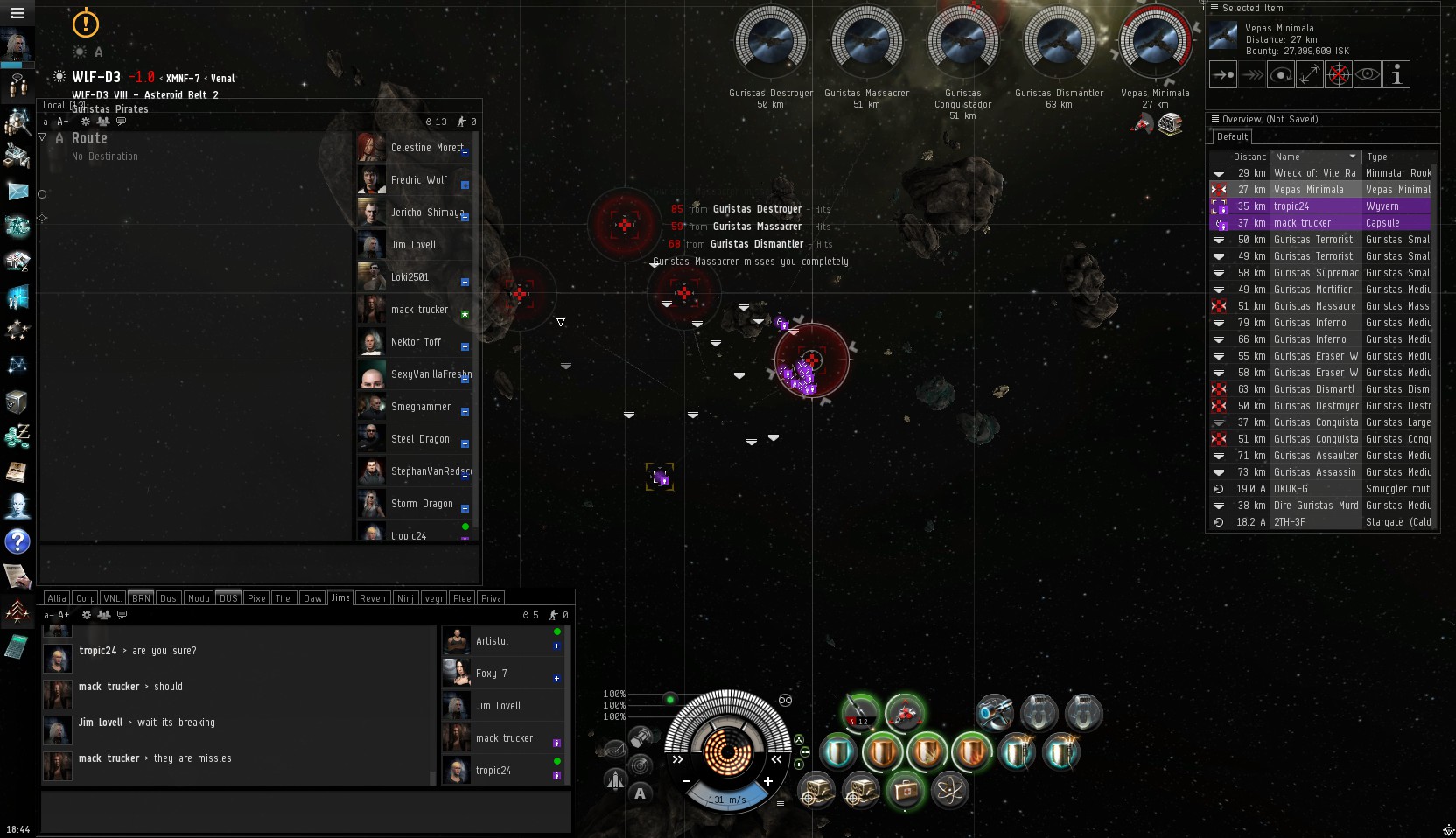This screenshot has height=838, width=1456.
Task: Select the Wreck of Vile Ra overview row
Action: (x=1314, y=173)
